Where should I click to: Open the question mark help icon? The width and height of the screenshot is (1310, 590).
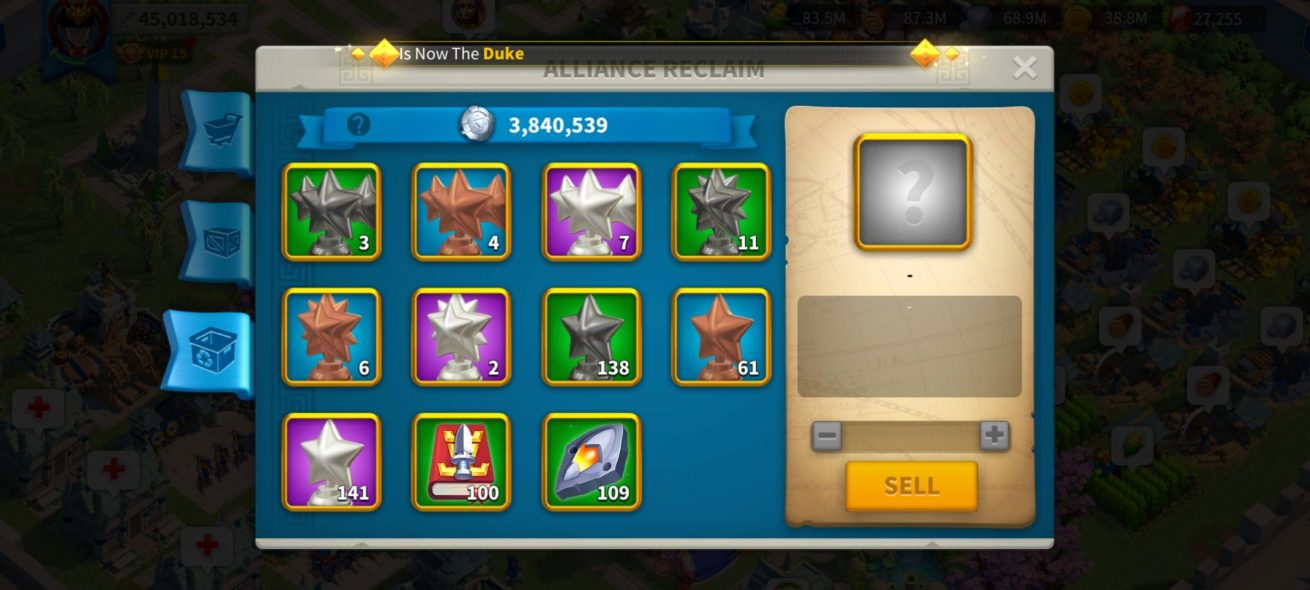pyautogui.click(x=358, y=125)
